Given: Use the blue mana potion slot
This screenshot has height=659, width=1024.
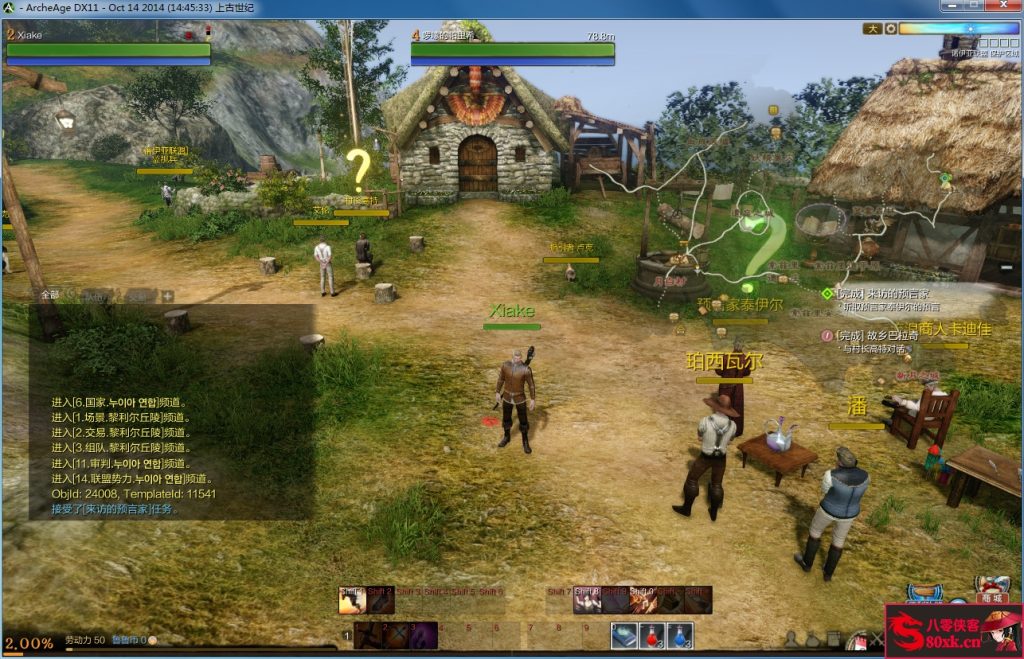Looking at the screenshot, I should pos(681,636).
